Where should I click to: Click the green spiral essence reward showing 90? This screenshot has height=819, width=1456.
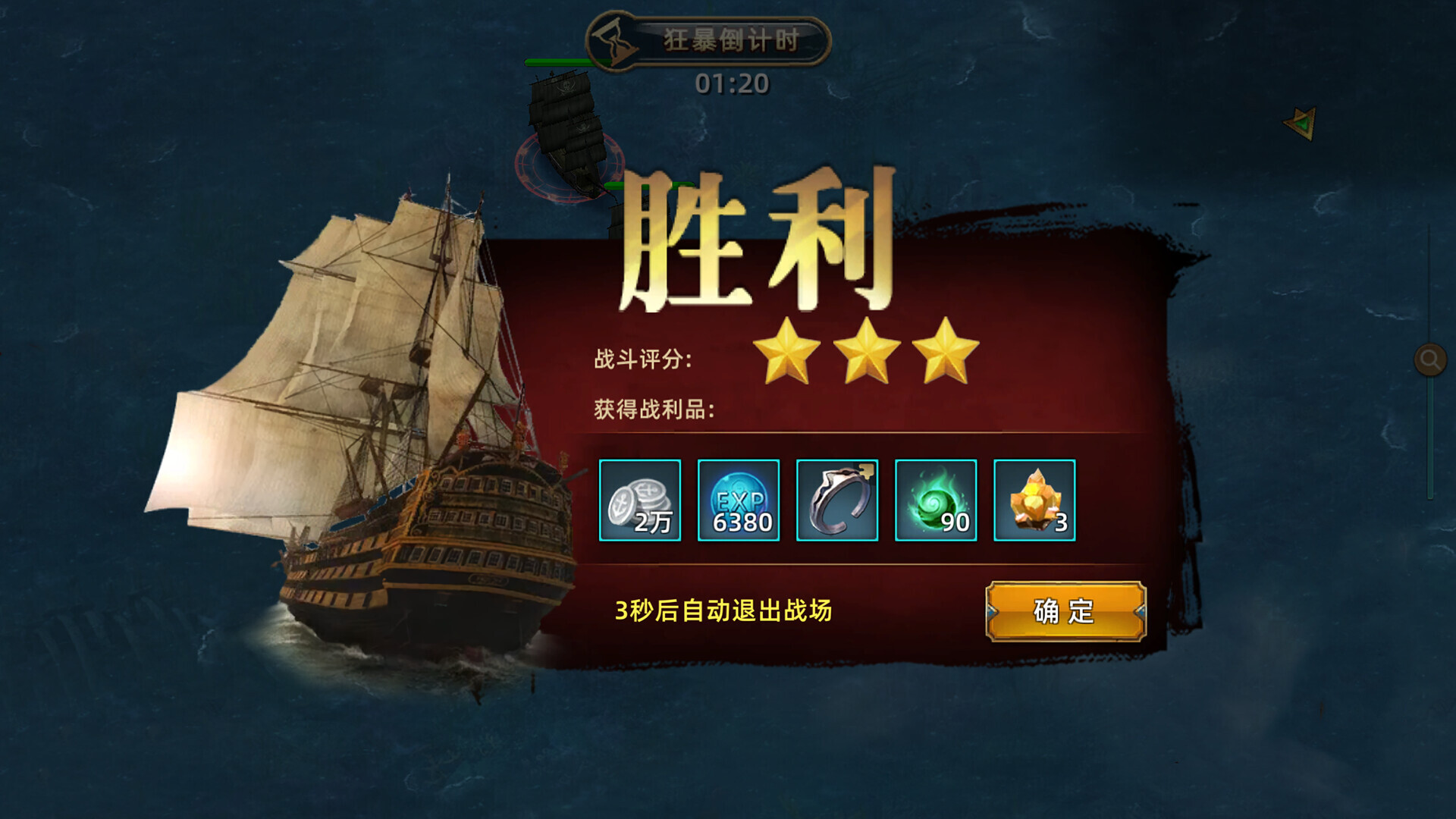pyautogui.click(x=935, y=500)
